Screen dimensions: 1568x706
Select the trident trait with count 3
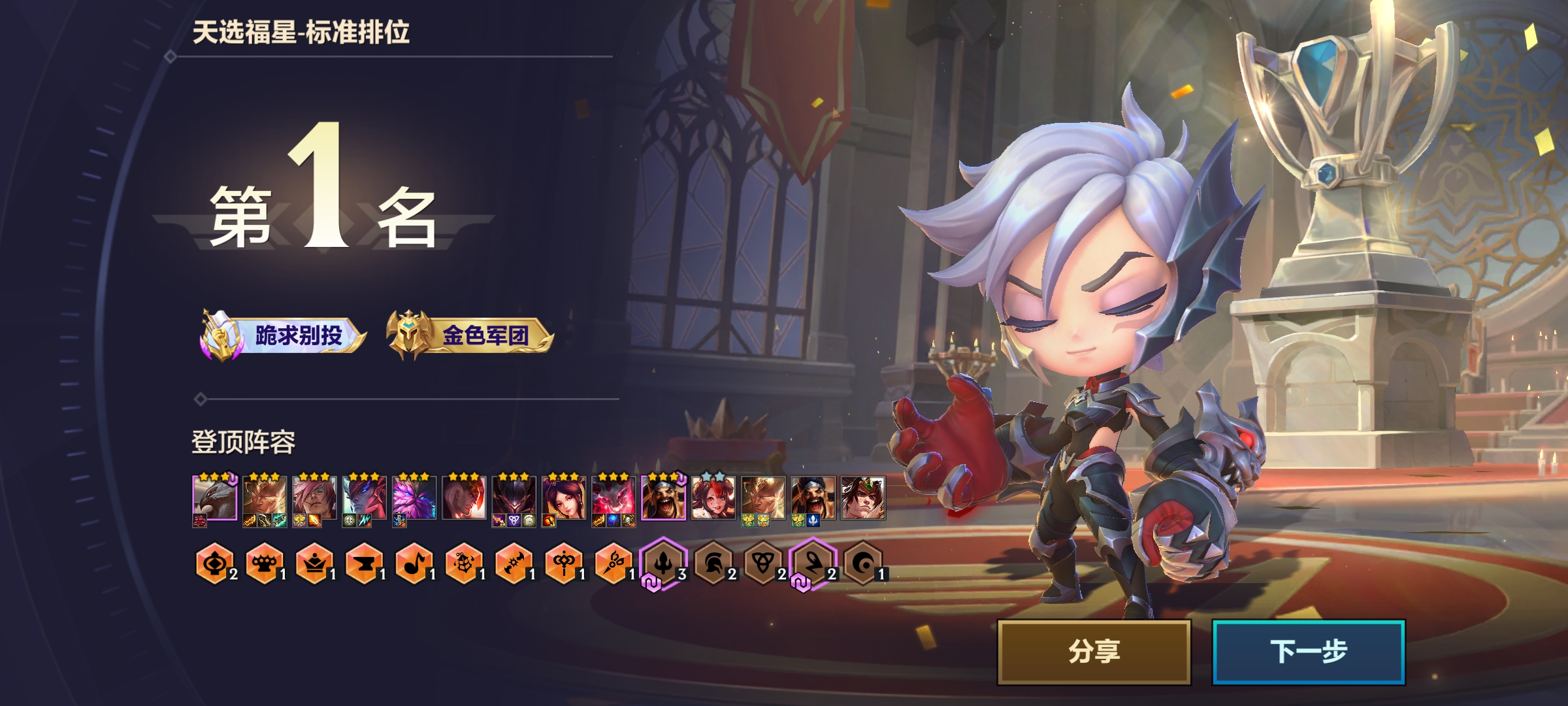[663, 563]
